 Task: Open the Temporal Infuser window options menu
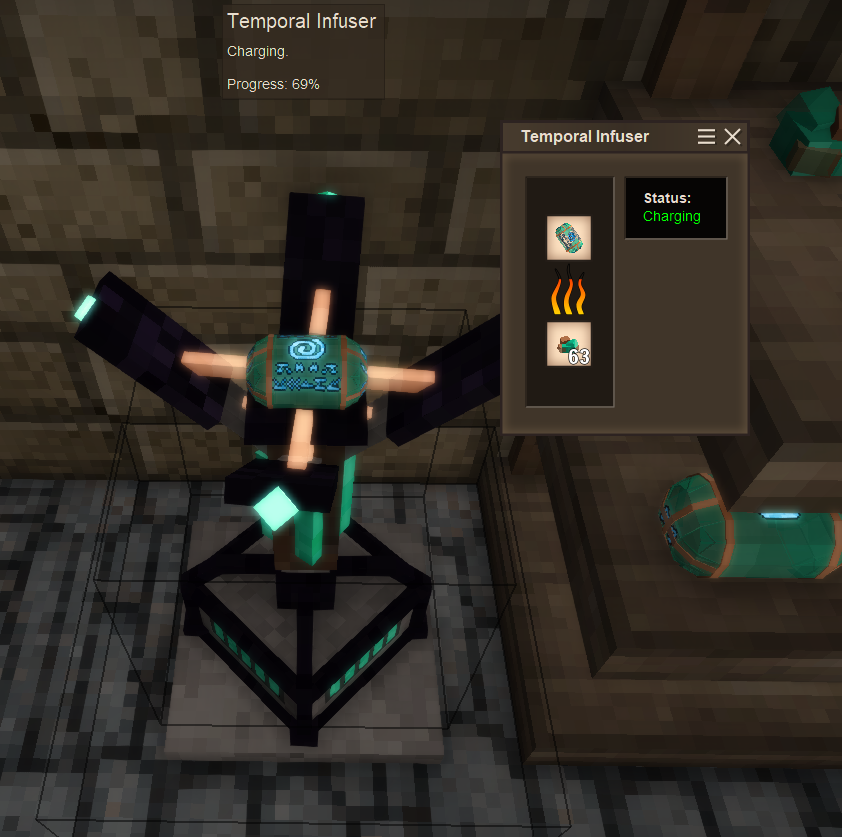[x=706, y=137]
